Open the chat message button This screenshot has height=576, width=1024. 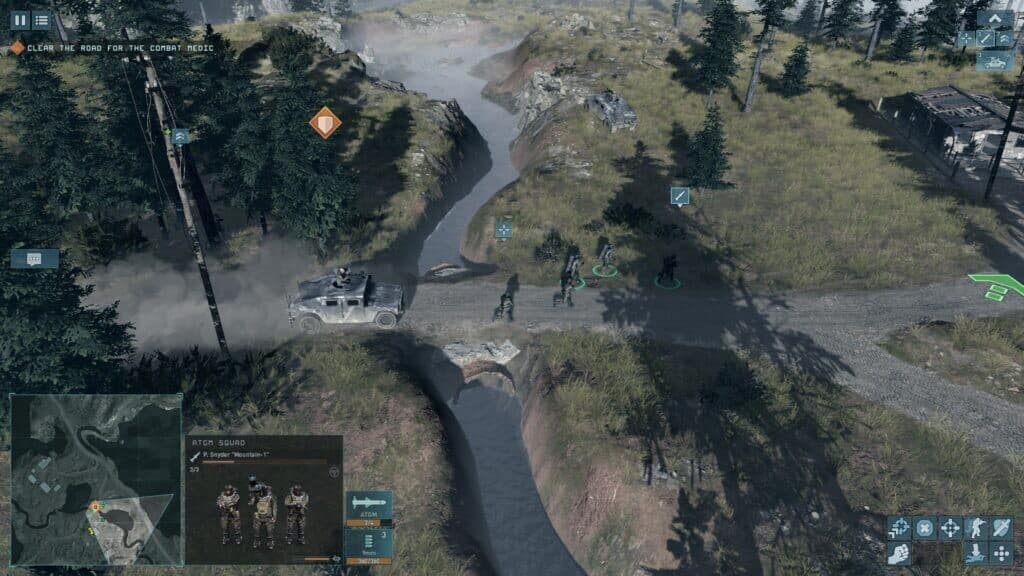[34, 258]
